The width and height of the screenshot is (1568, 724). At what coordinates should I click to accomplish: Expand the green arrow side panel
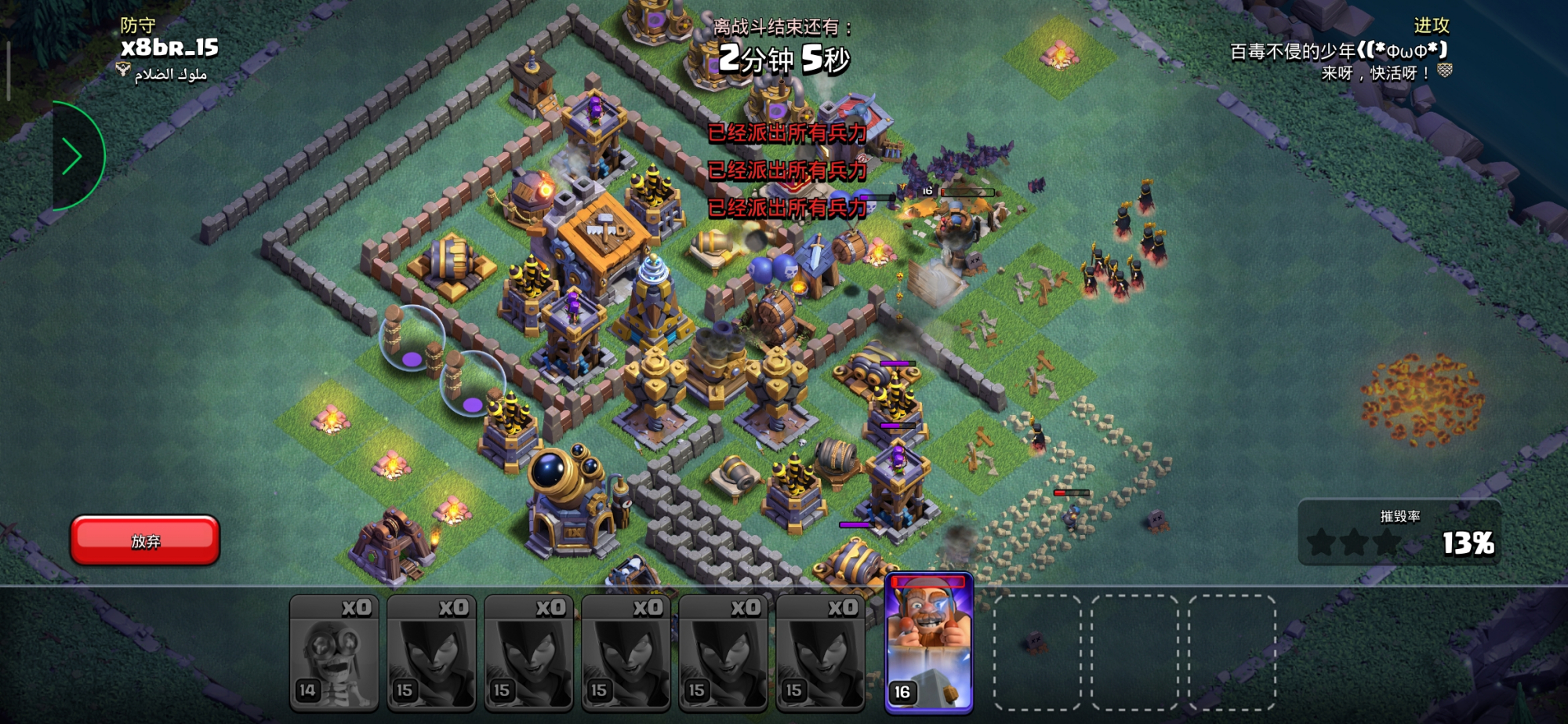coord(73,157)
